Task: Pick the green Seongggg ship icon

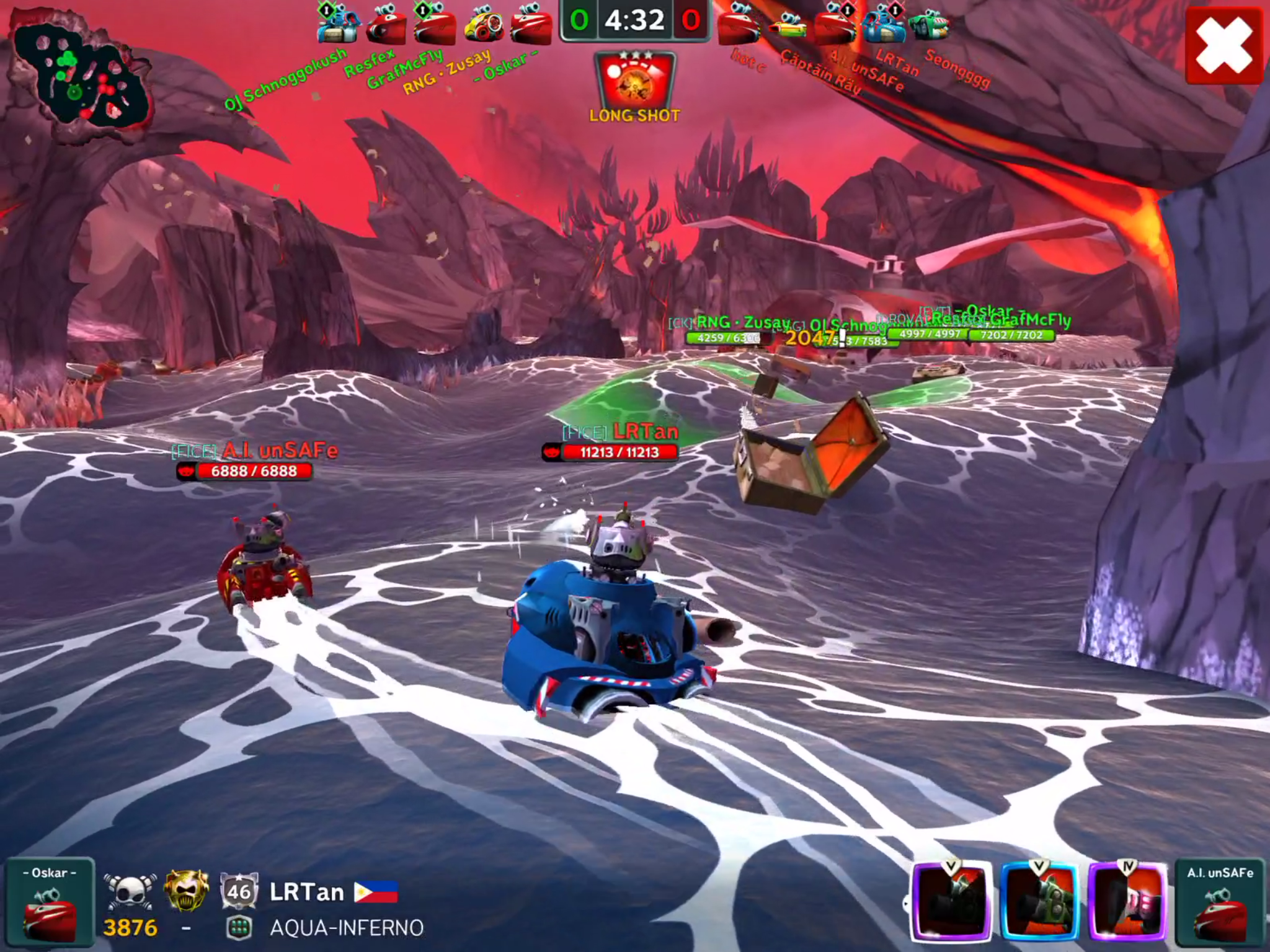Action: tap(928, 26)
